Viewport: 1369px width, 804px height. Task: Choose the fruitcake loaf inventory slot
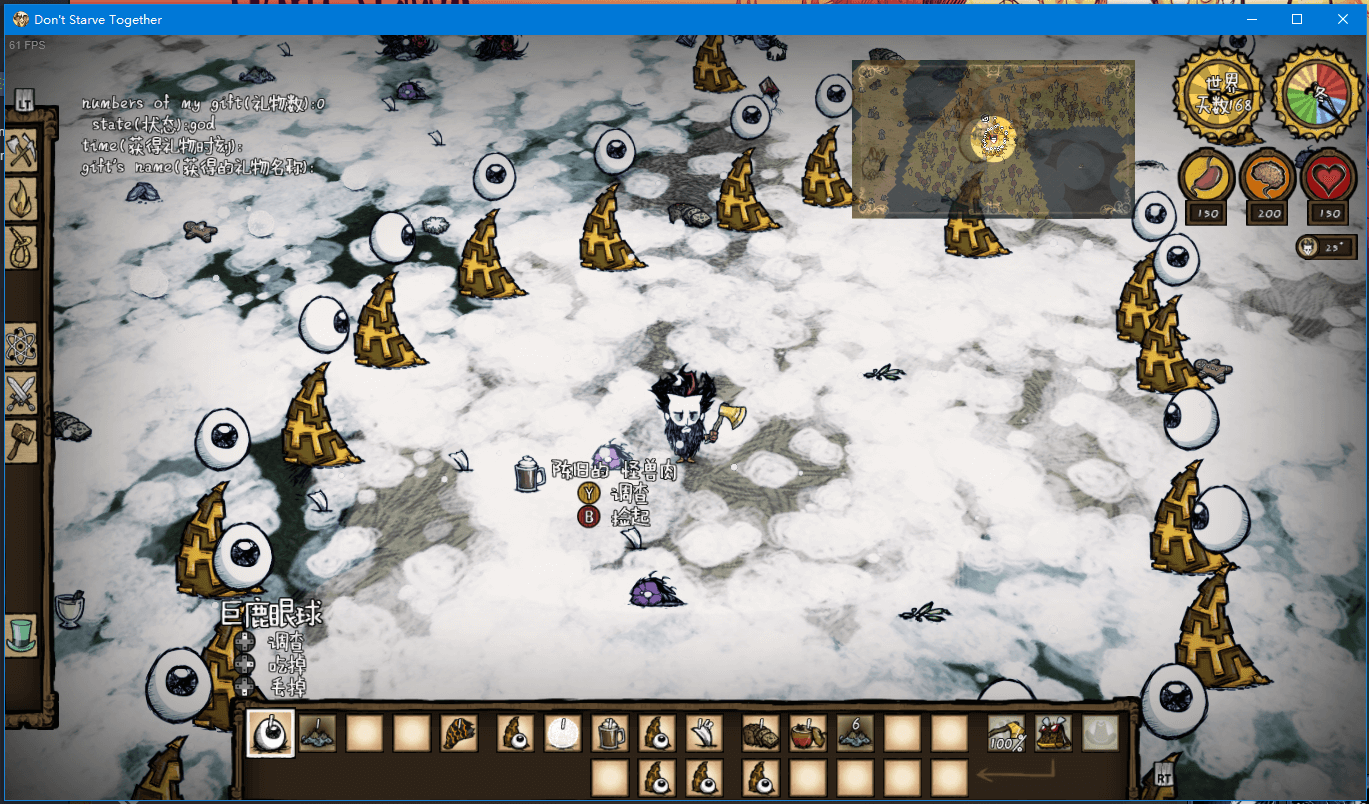760,733
